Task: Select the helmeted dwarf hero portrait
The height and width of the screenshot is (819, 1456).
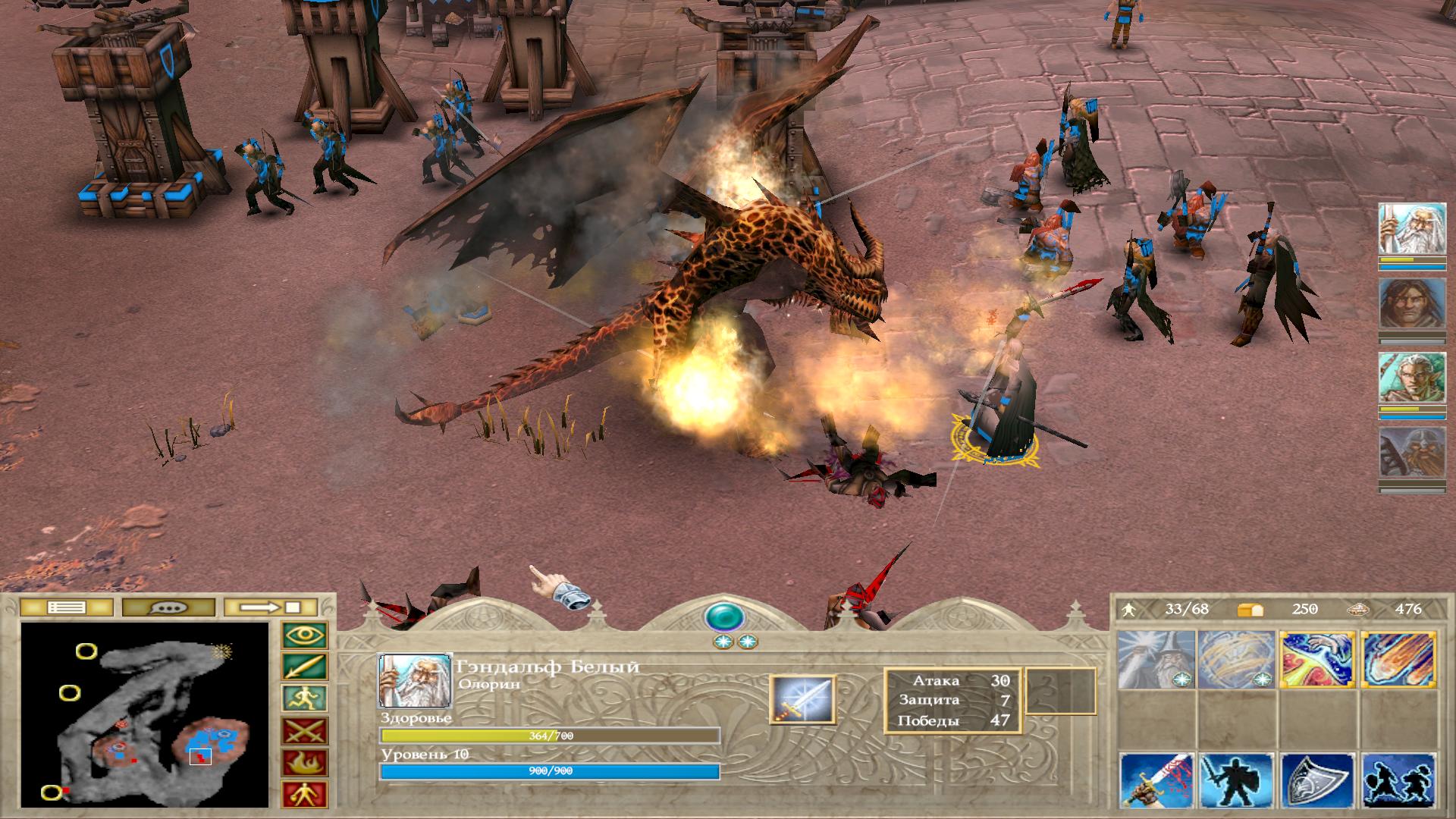Action: click(x=1402, y=452)
